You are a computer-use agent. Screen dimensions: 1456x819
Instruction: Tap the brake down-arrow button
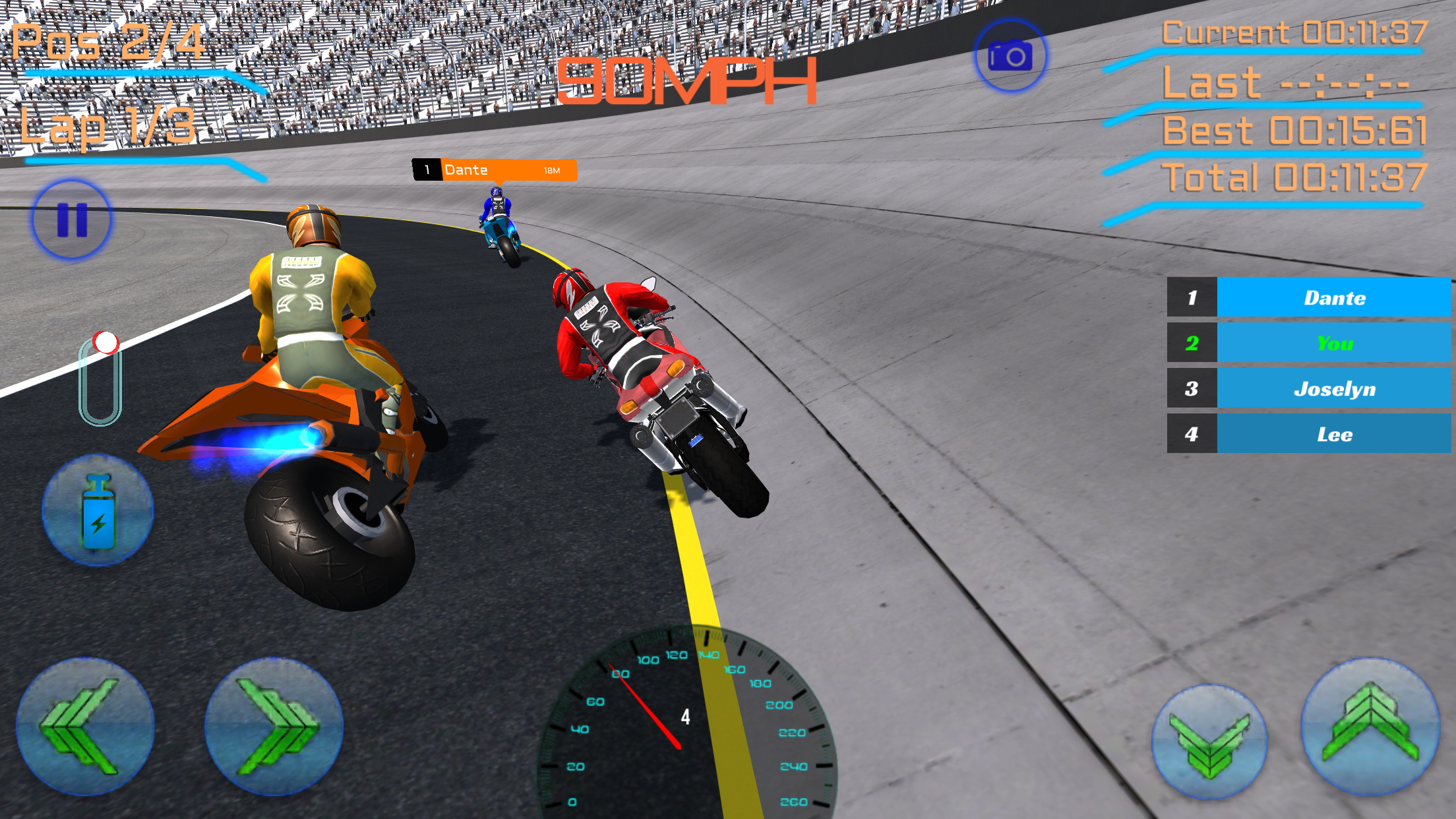(x=1209, y=742)
